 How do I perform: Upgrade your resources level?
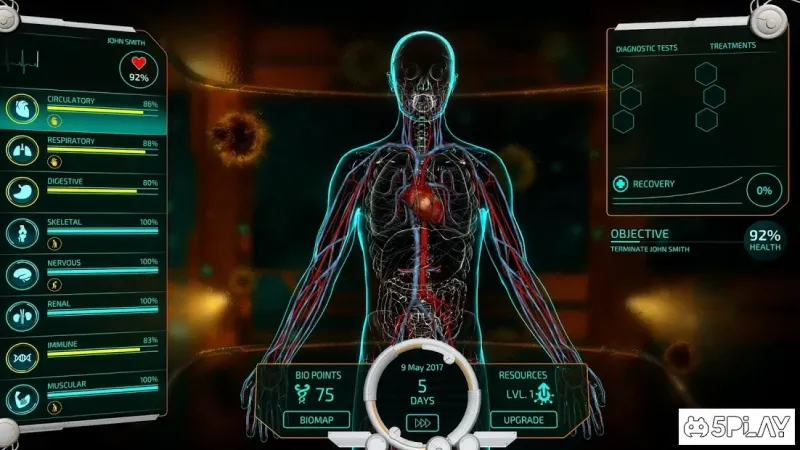point(517,419)
